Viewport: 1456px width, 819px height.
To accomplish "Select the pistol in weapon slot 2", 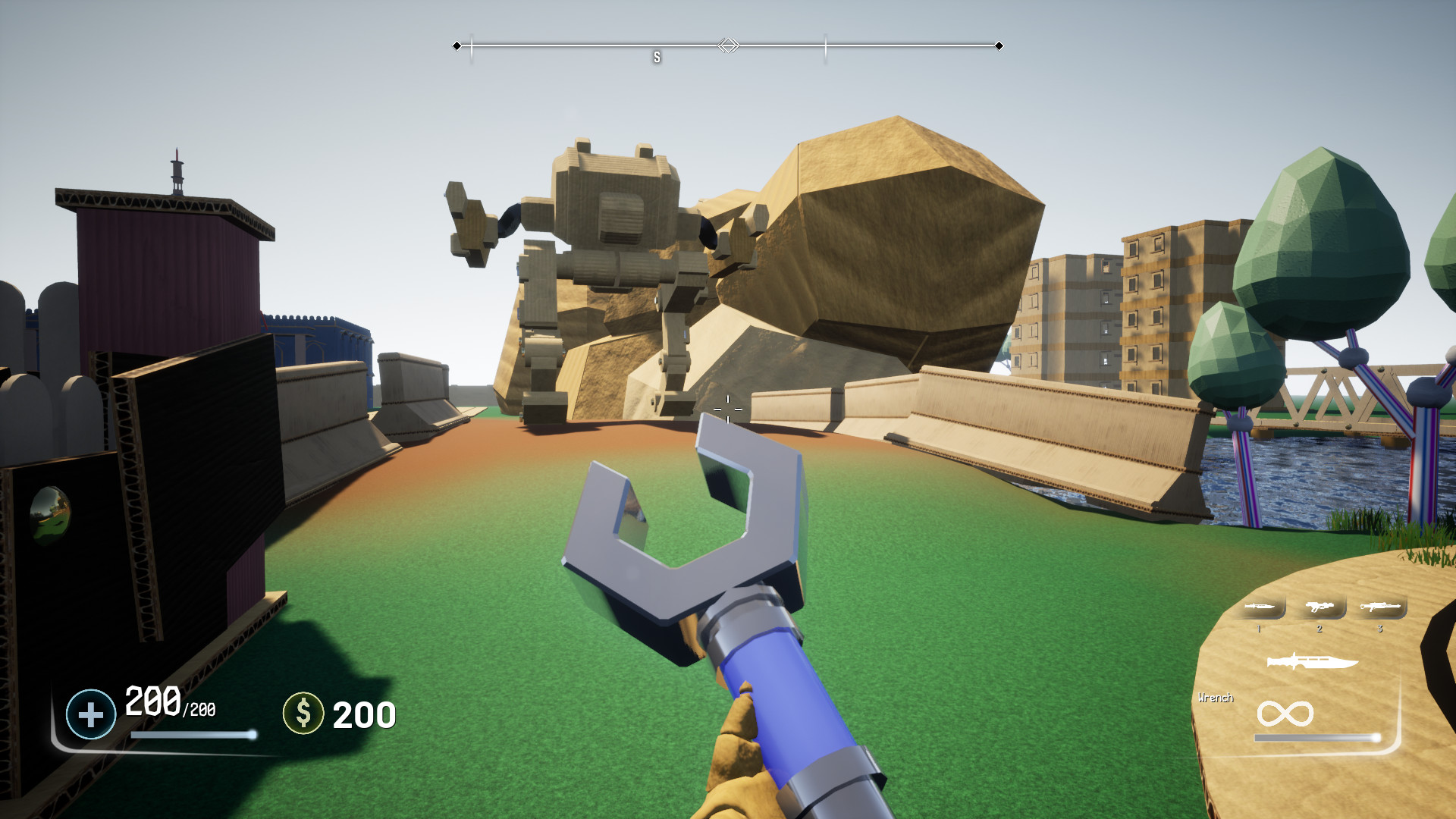I will [x=1319, y=607].
